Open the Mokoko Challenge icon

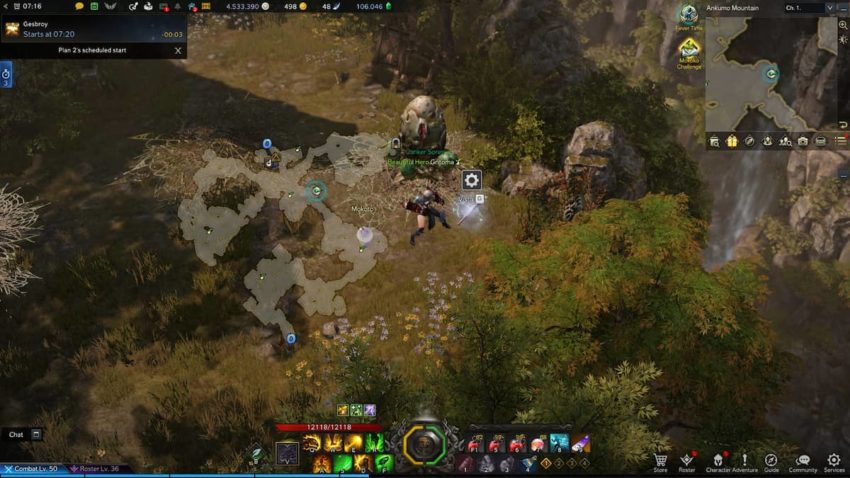[689, 50]
